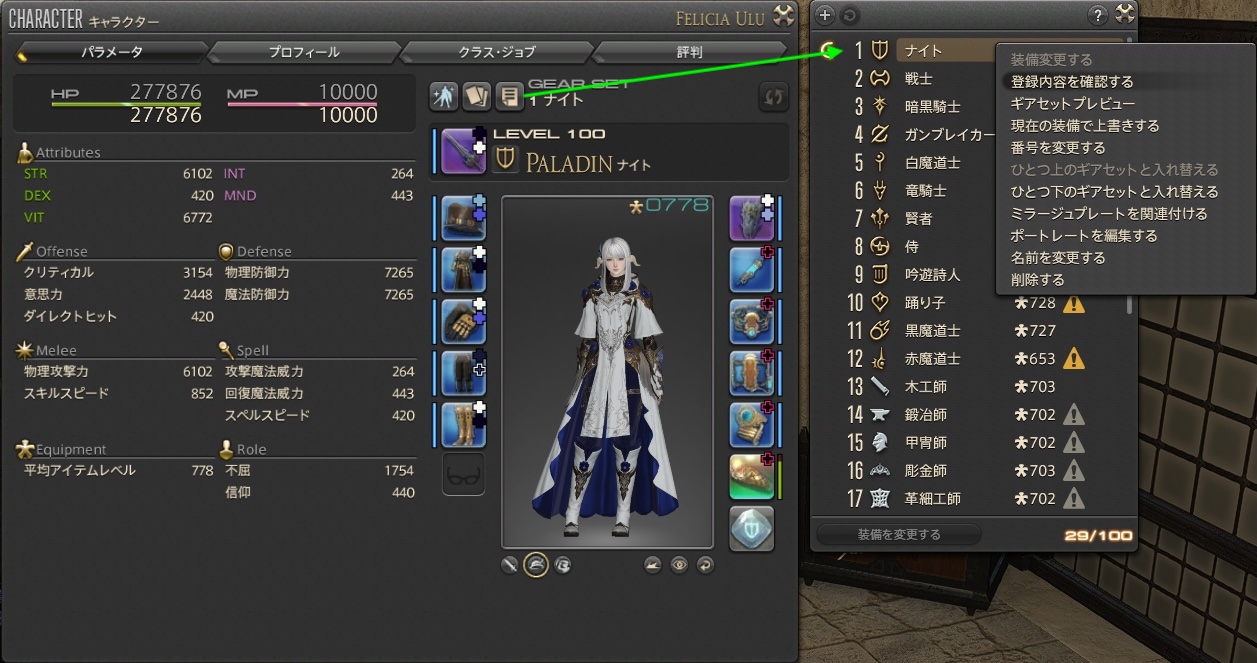Choose 登録内容を確認する from the context menu
Screen dimensions: 1257x663
click(x=1072, y=82)
